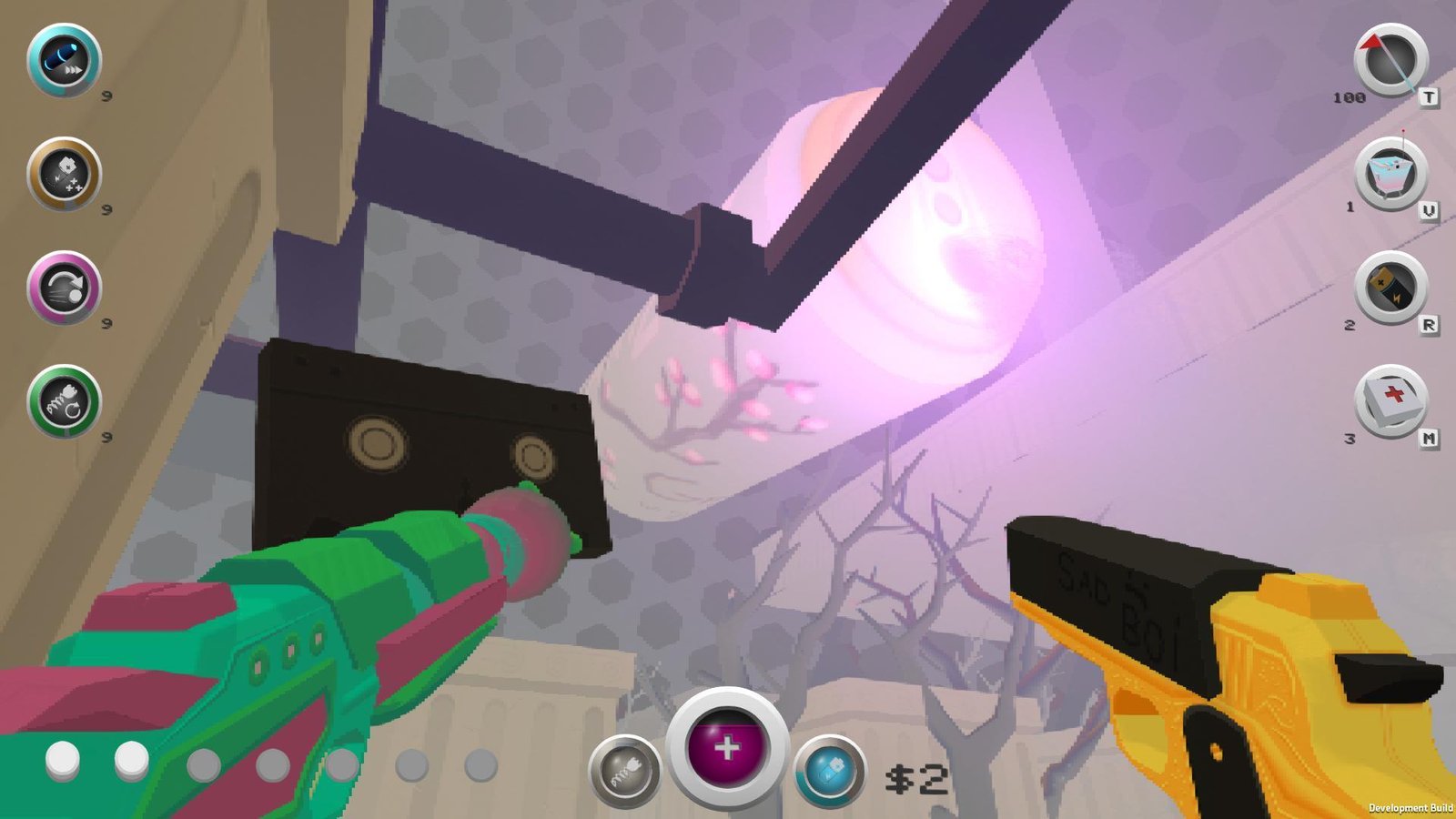Click the gold-ringed battery boost upgrade icon
Image resolution: width=1456 pixels, height=819 pixels.
click(x=64, y=174)
